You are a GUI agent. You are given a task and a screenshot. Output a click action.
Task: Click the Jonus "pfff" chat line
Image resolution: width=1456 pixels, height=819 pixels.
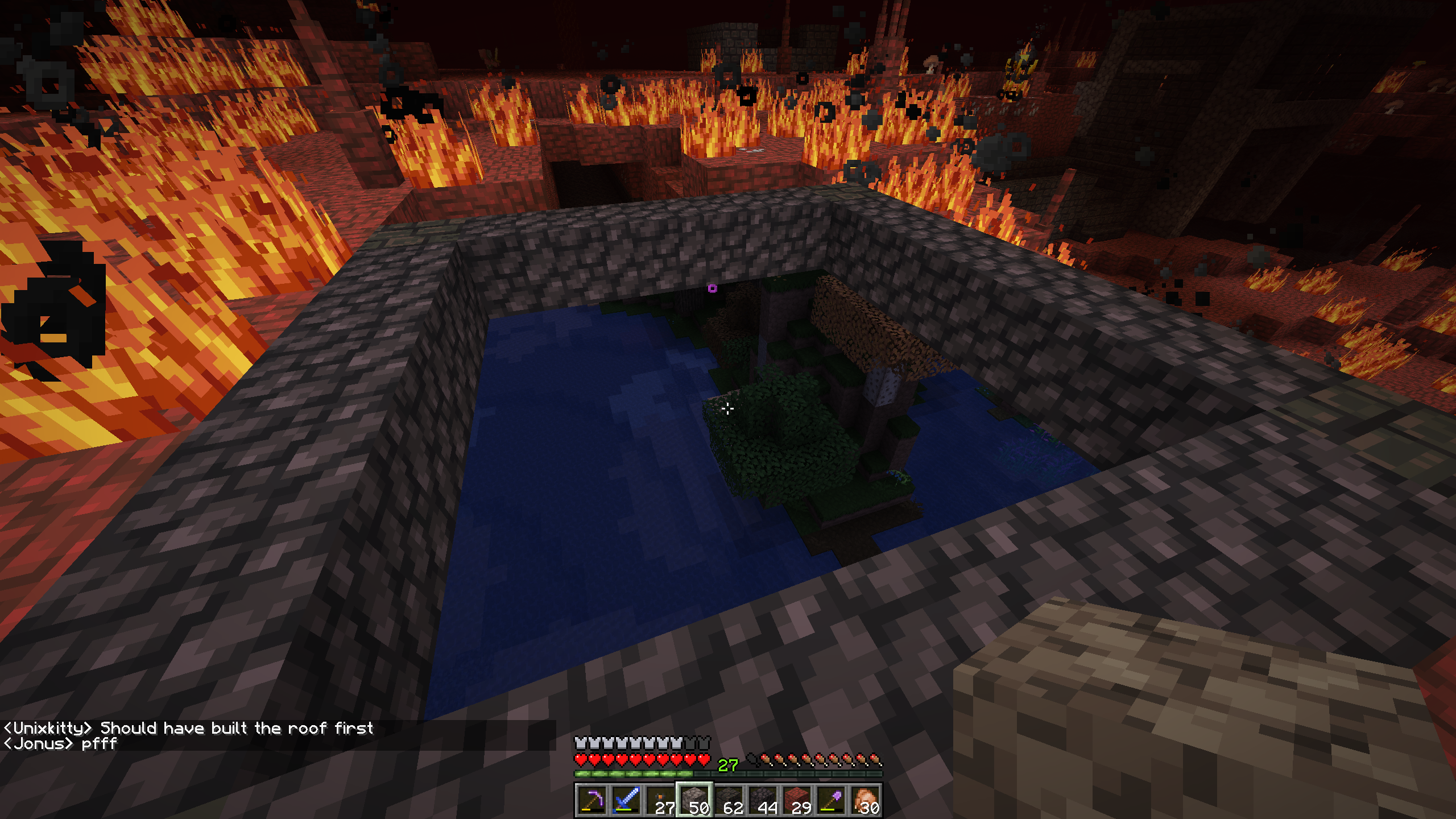60,744
